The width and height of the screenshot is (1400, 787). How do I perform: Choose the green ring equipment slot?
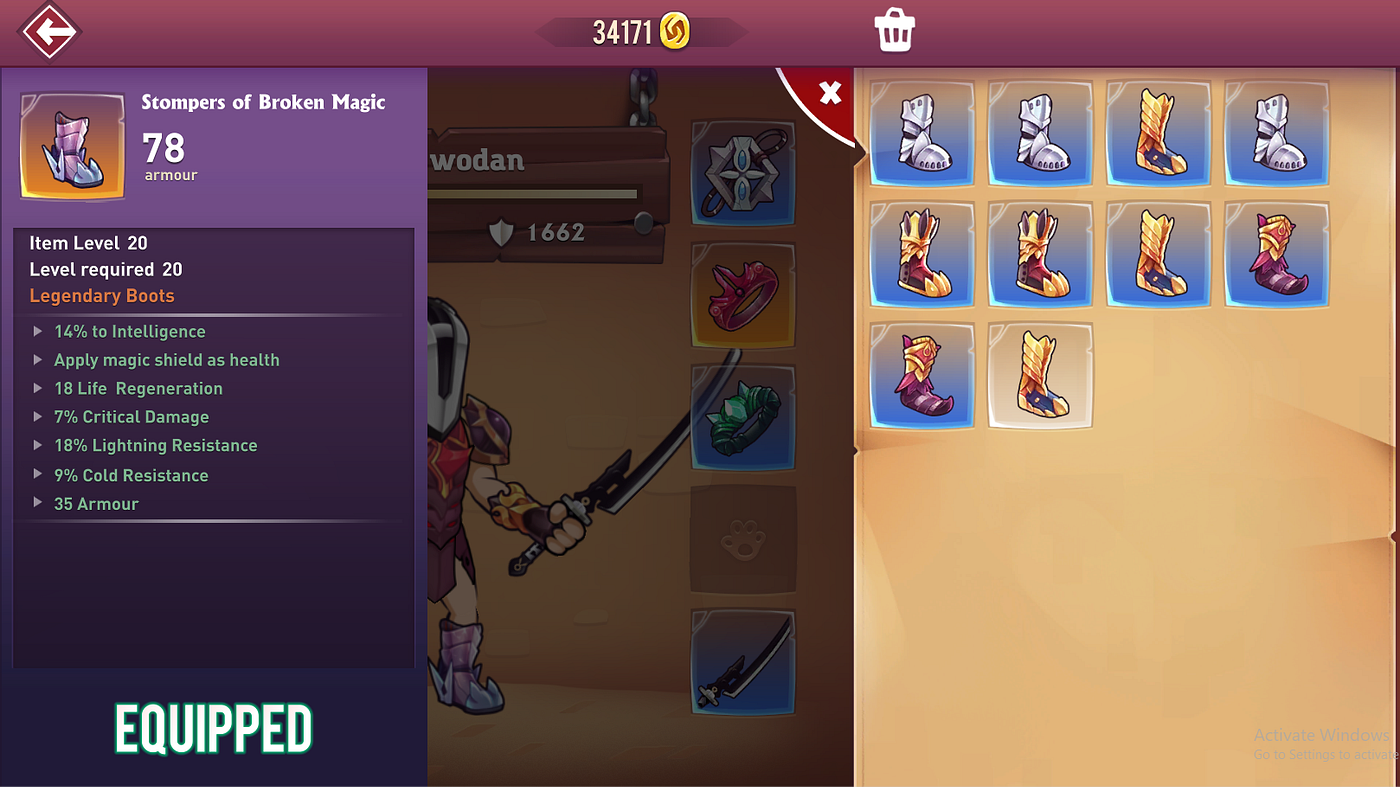pos(743,417)
